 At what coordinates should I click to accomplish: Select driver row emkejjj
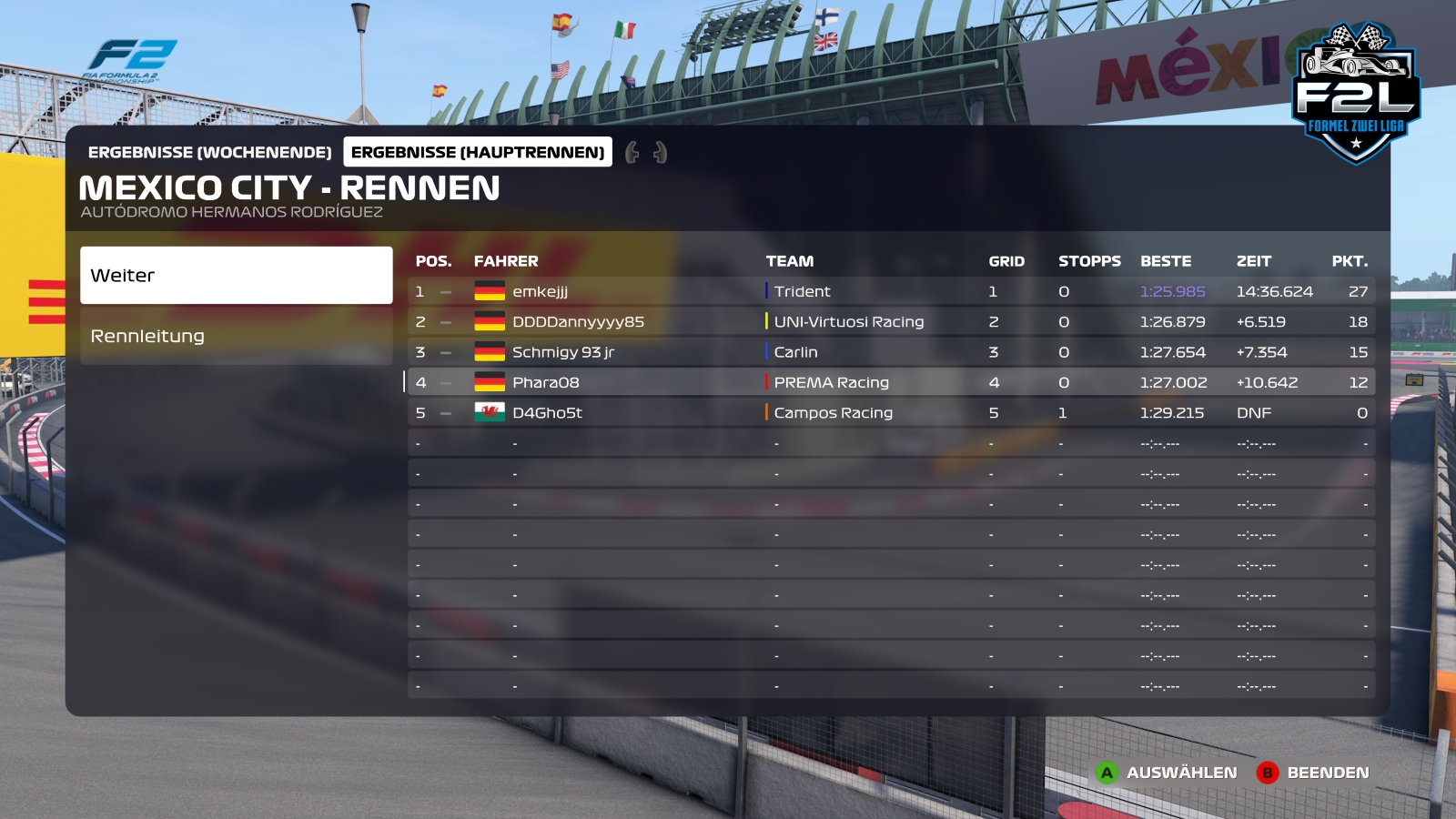tap(890, 291)
